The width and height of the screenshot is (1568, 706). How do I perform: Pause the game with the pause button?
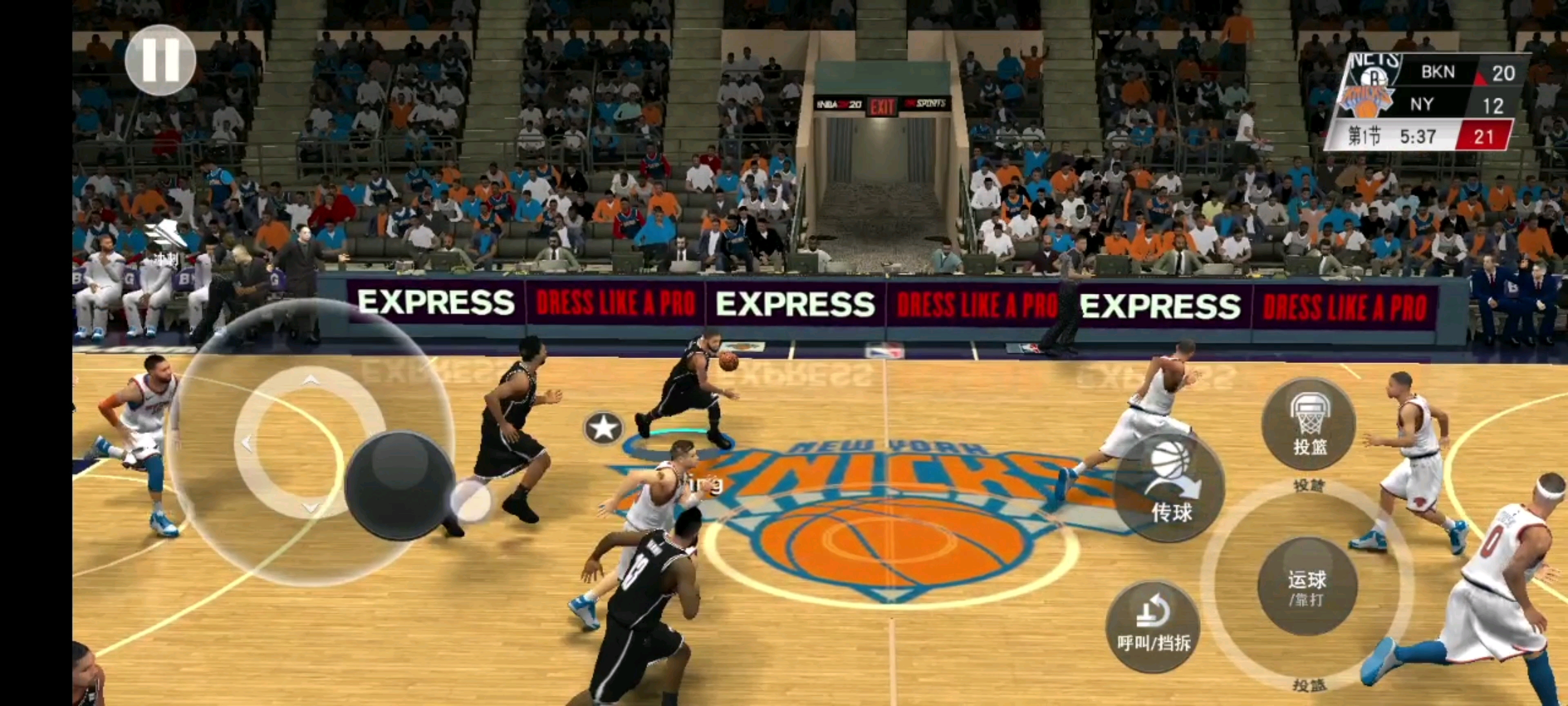[160, 60]
